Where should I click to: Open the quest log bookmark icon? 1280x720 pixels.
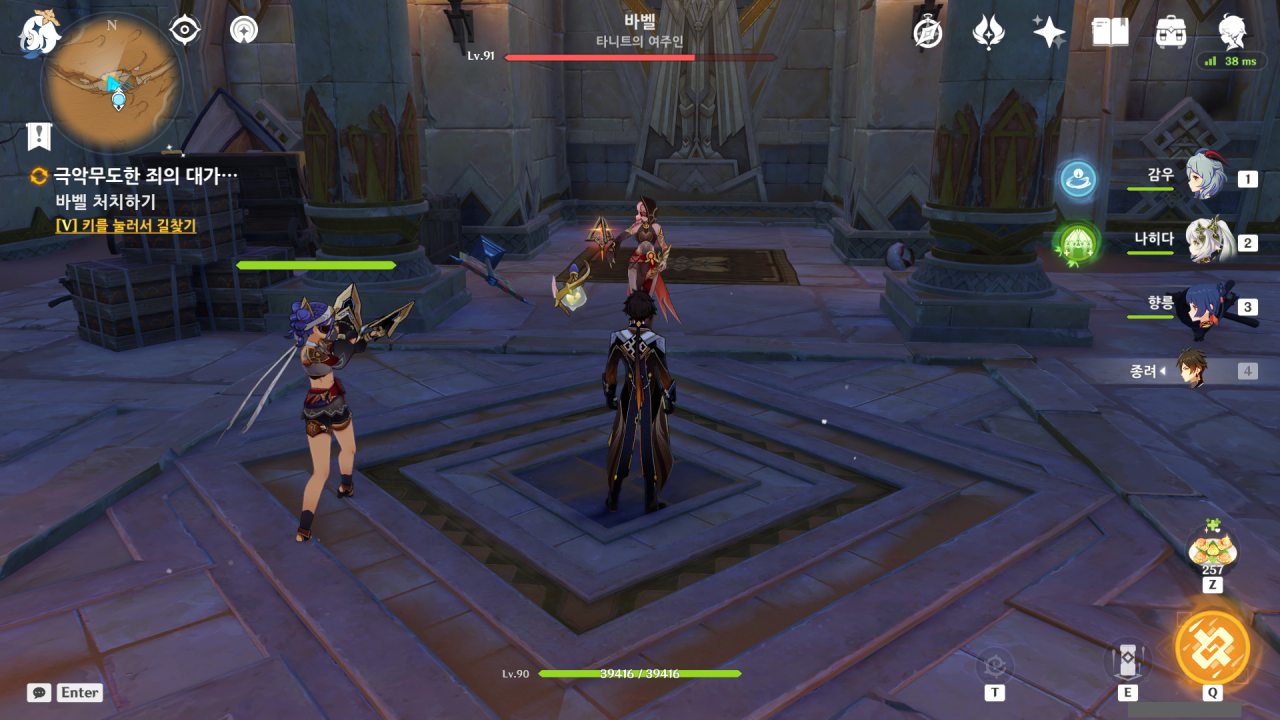click(x=38, y=135)
